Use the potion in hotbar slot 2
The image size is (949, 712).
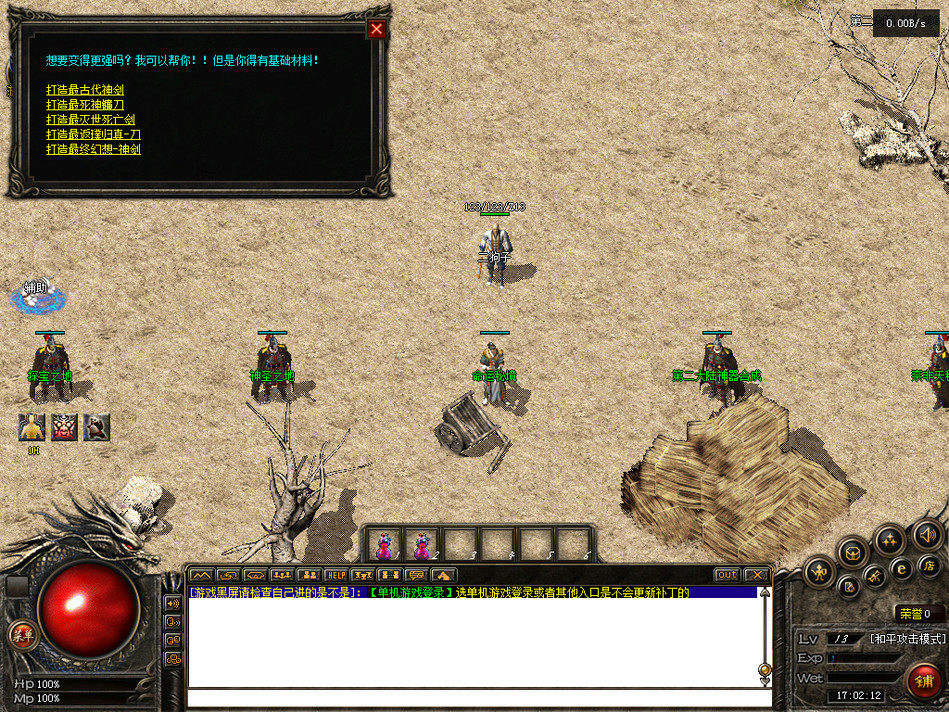tap(421, 545)
